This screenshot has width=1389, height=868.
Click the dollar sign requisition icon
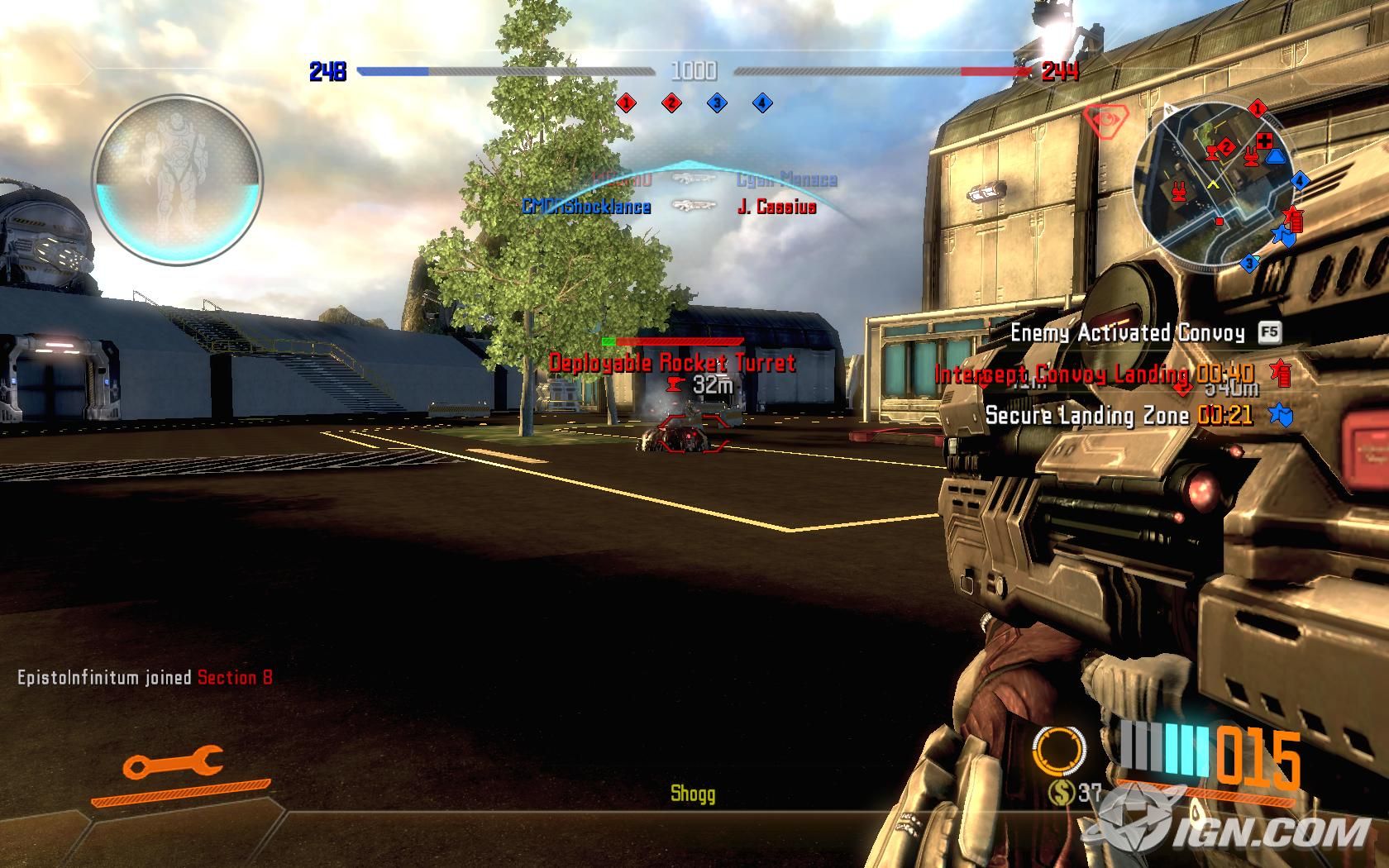click(1059, 794)
